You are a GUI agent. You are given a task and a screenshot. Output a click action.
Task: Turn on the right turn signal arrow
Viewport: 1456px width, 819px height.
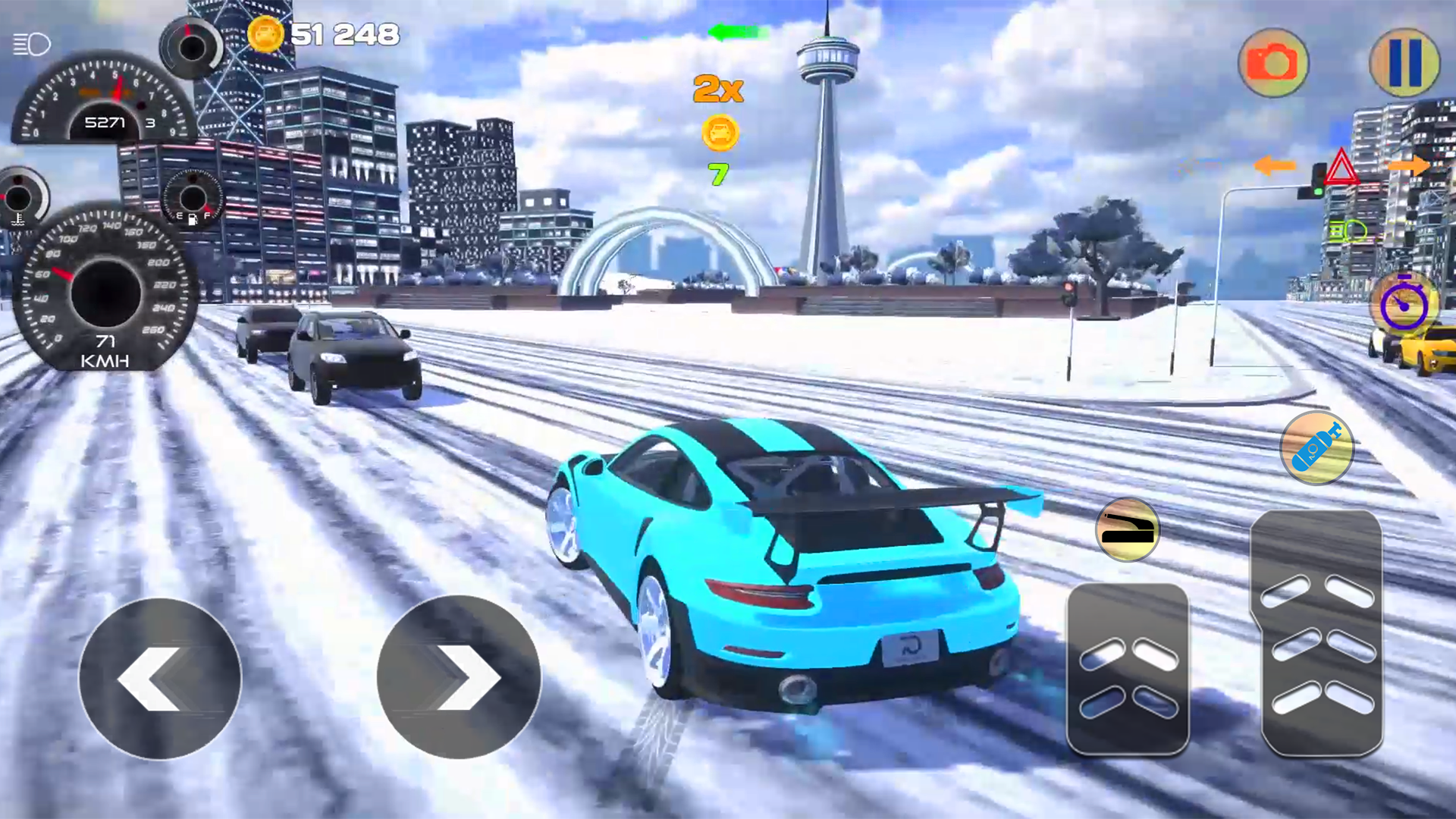coord(1412,165)
